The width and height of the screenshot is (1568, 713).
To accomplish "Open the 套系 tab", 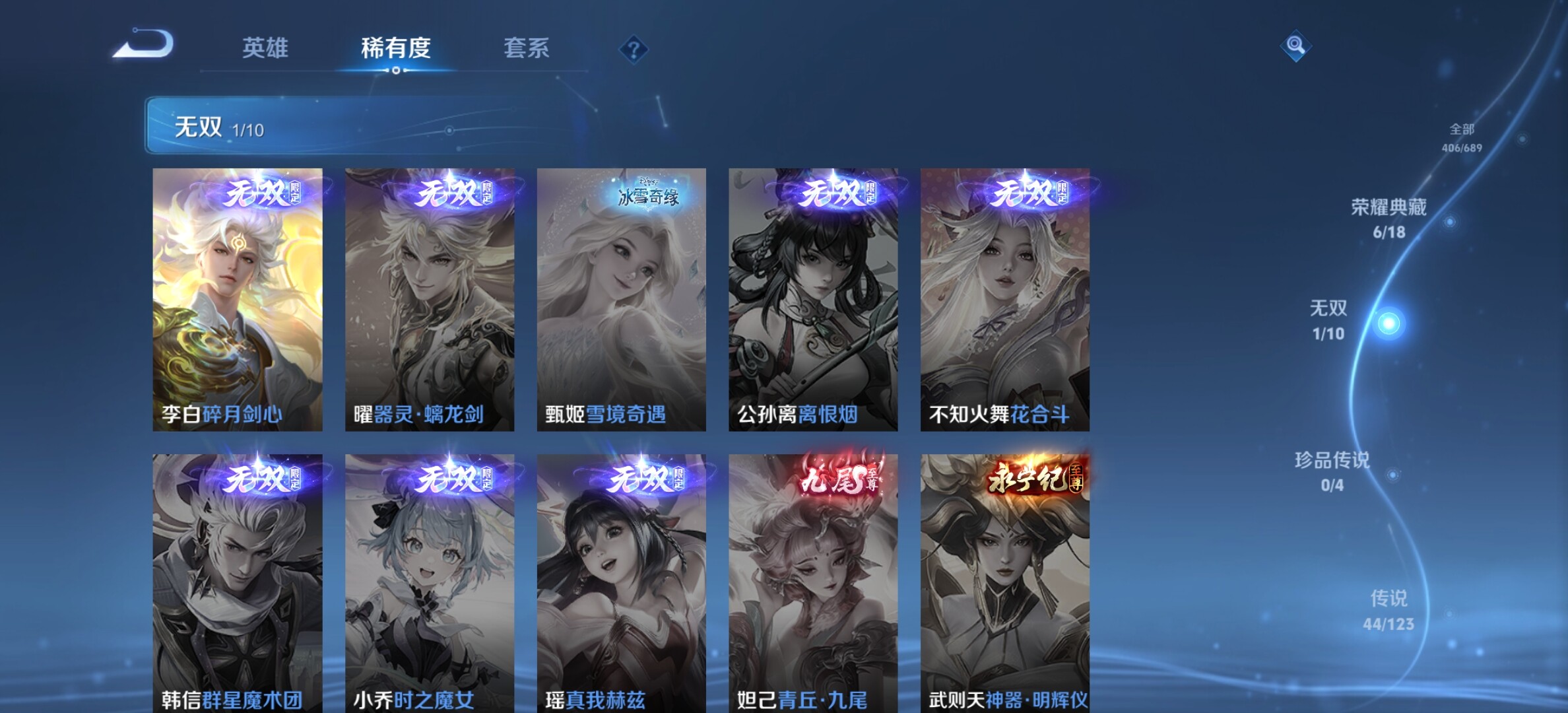I will 526,48.
